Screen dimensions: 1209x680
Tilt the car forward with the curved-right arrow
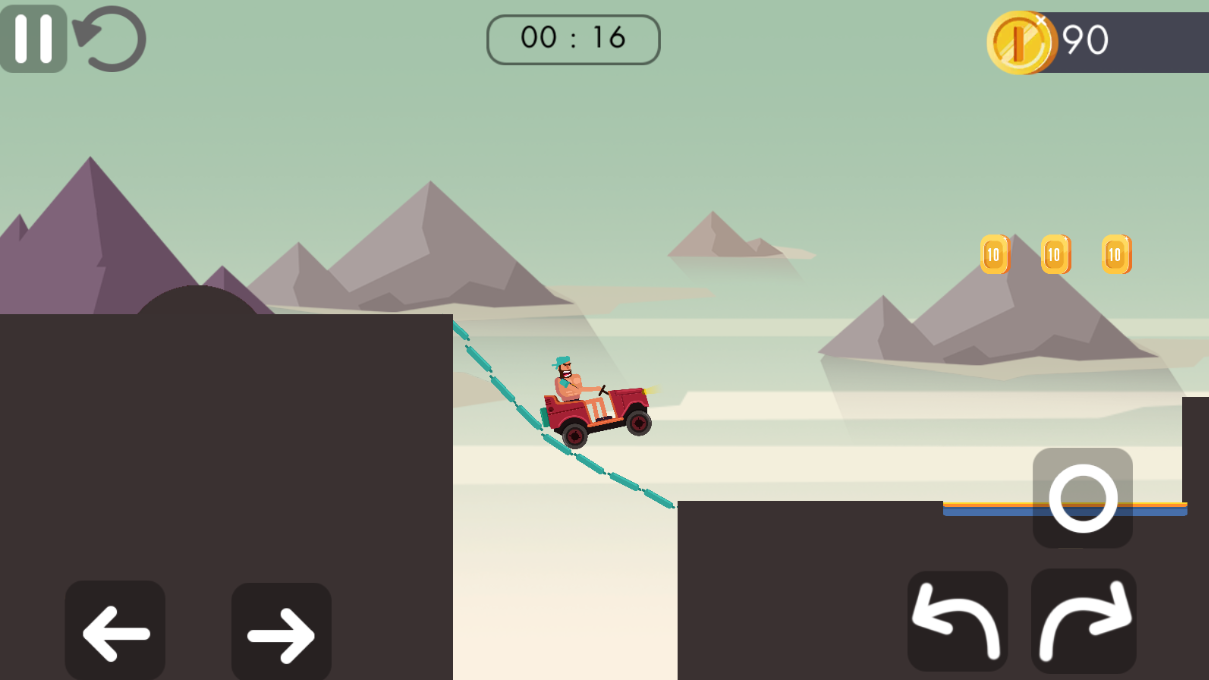click(x=1084, y=622)
